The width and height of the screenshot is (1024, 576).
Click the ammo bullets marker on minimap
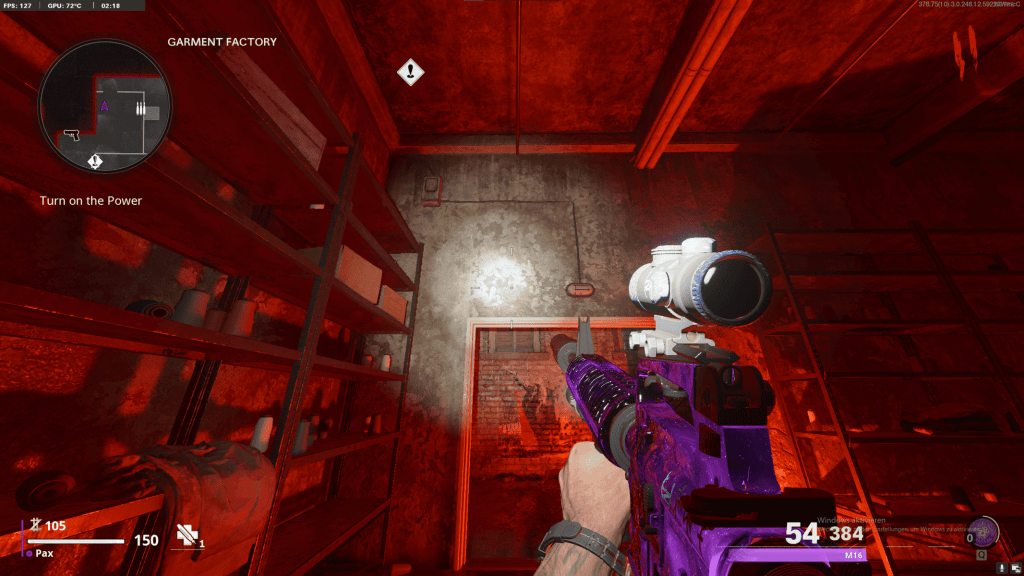click(141, 108)
